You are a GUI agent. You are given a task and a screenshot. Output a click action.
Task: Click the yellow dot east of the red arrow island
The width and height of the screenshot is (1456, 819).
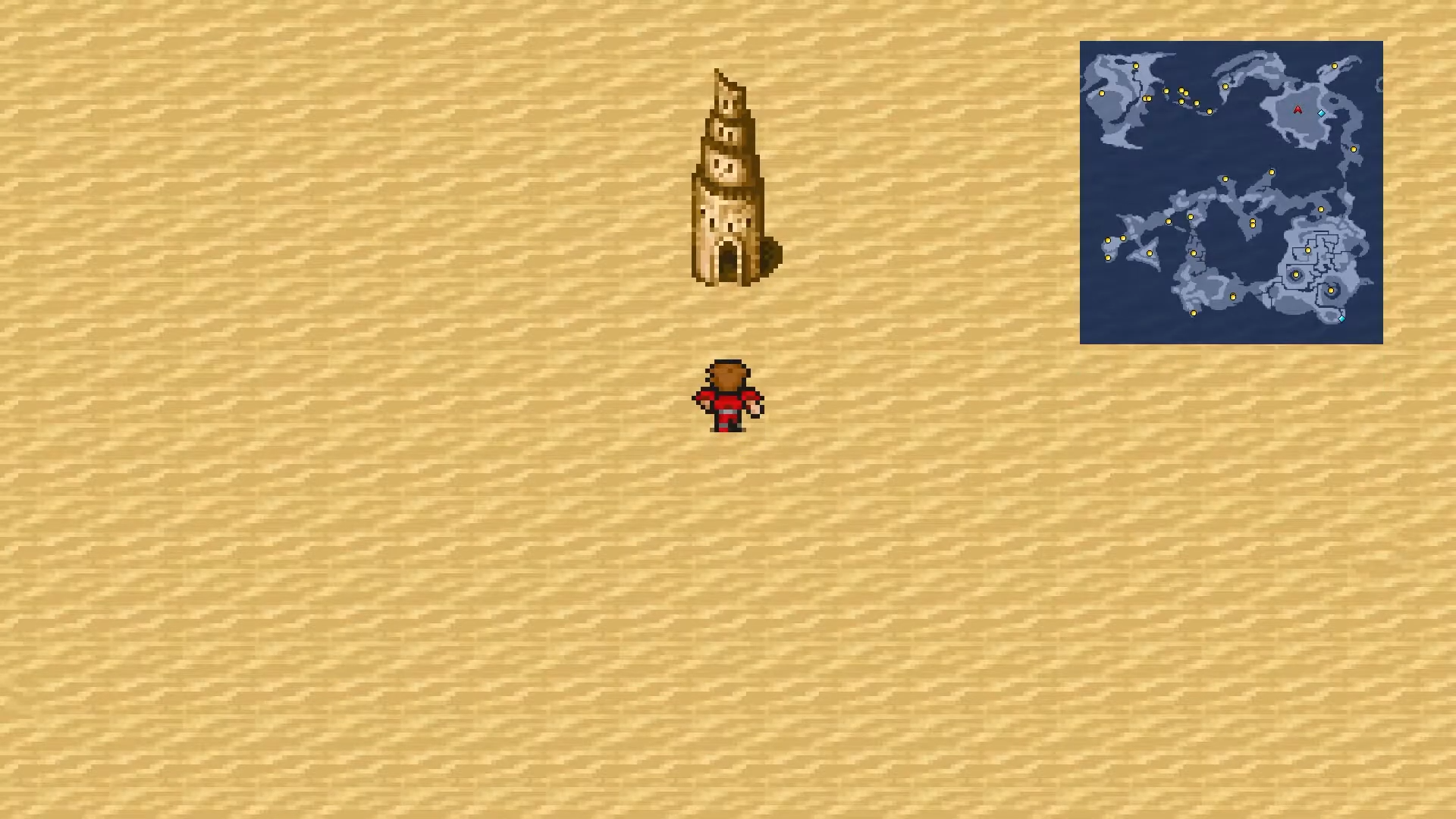(1354, 148)
